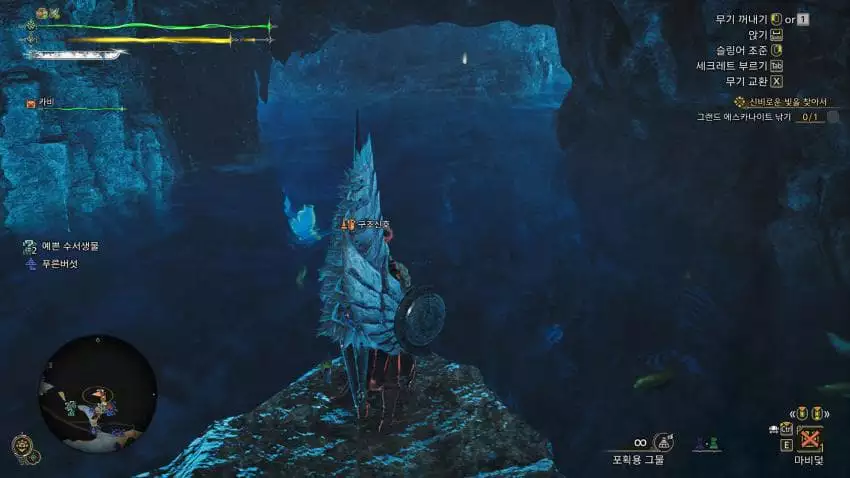
Task: Select the 푸른버섯 blue mushroom entry
Action: (x=59, y=263)
